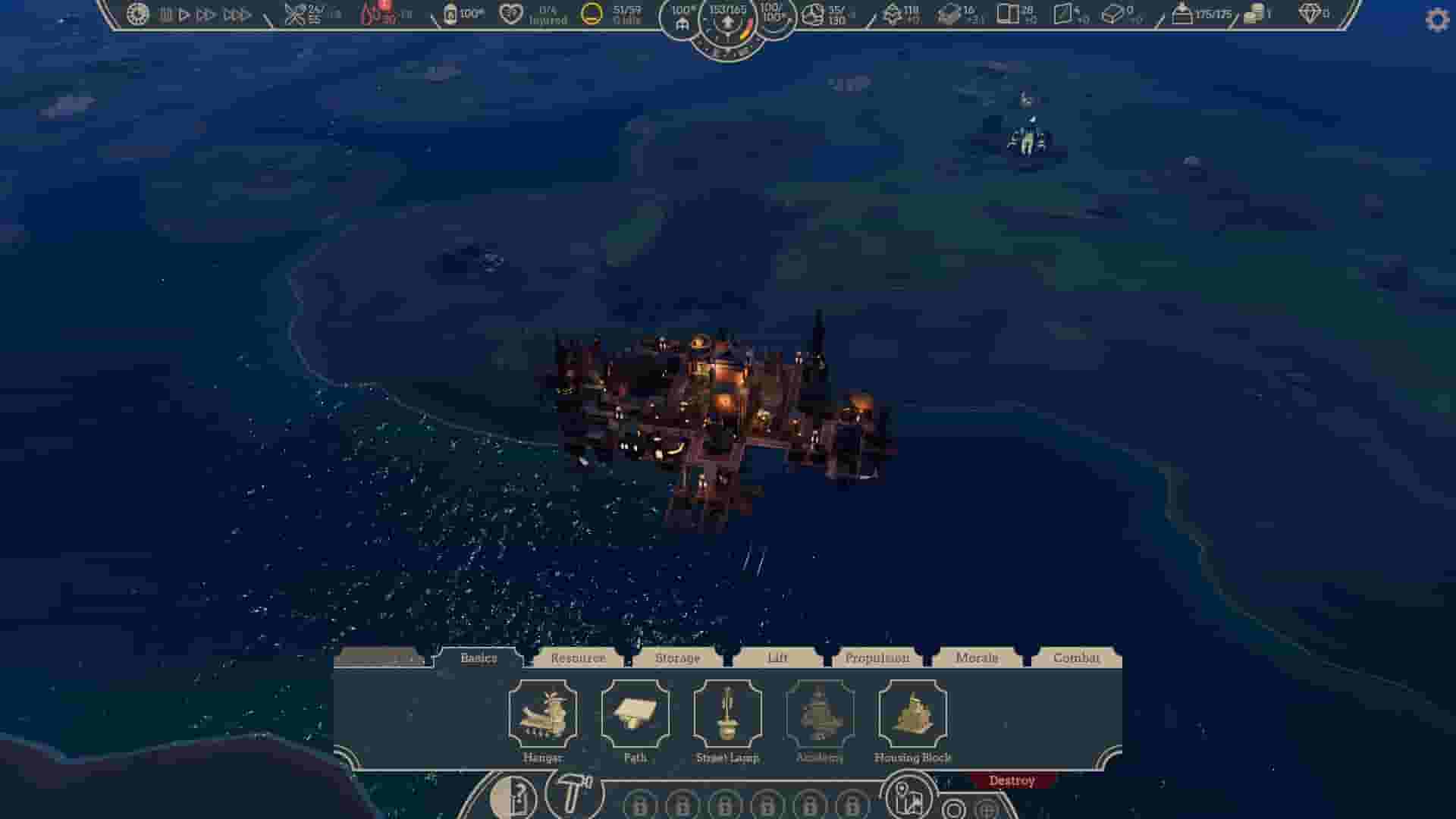Click the red Destroy button
1456x819 pixels.
point(1012,780)
